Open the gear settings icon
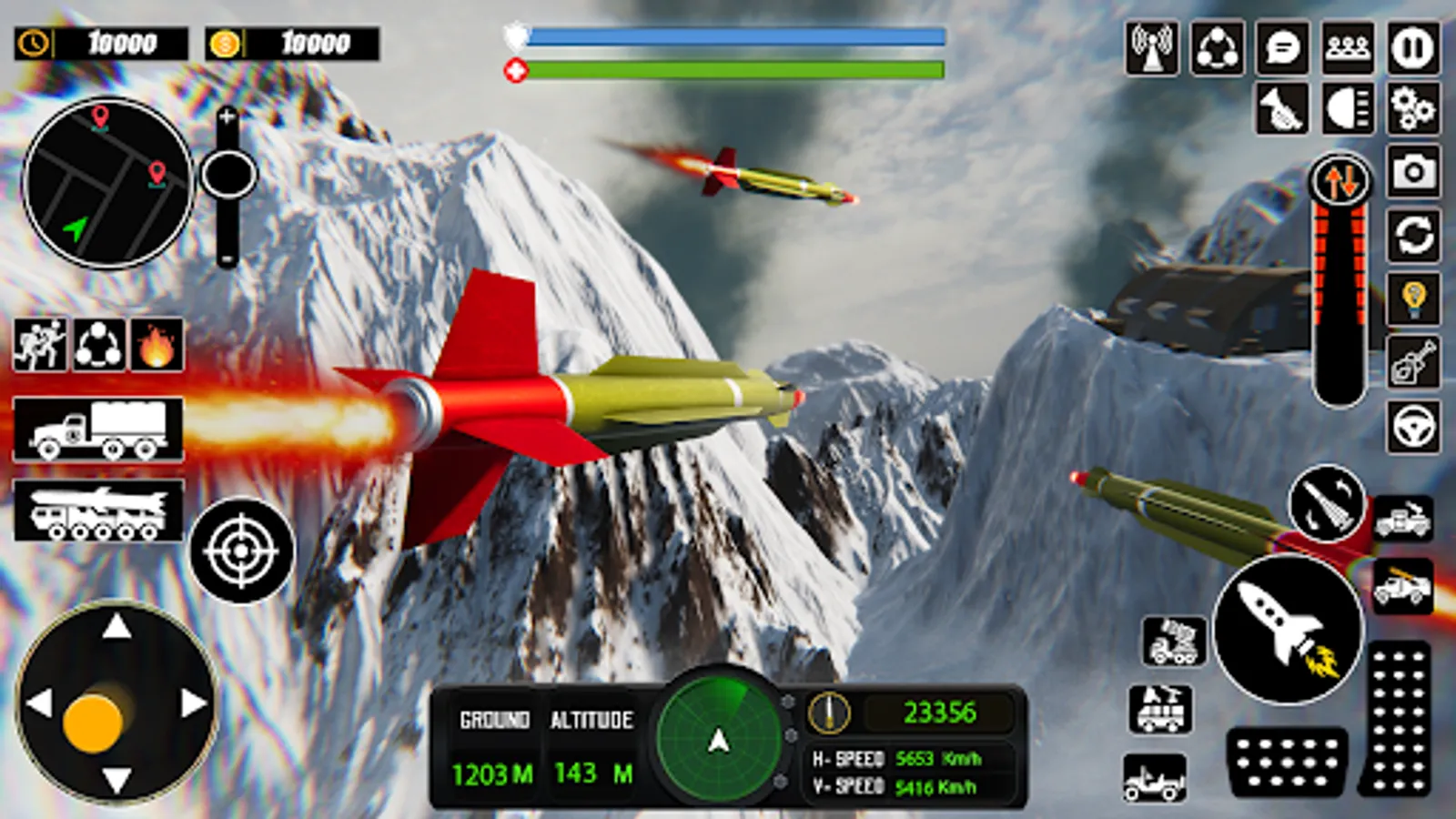Viewport: 1456px width, 819px height. click(x=1412, y=109)
